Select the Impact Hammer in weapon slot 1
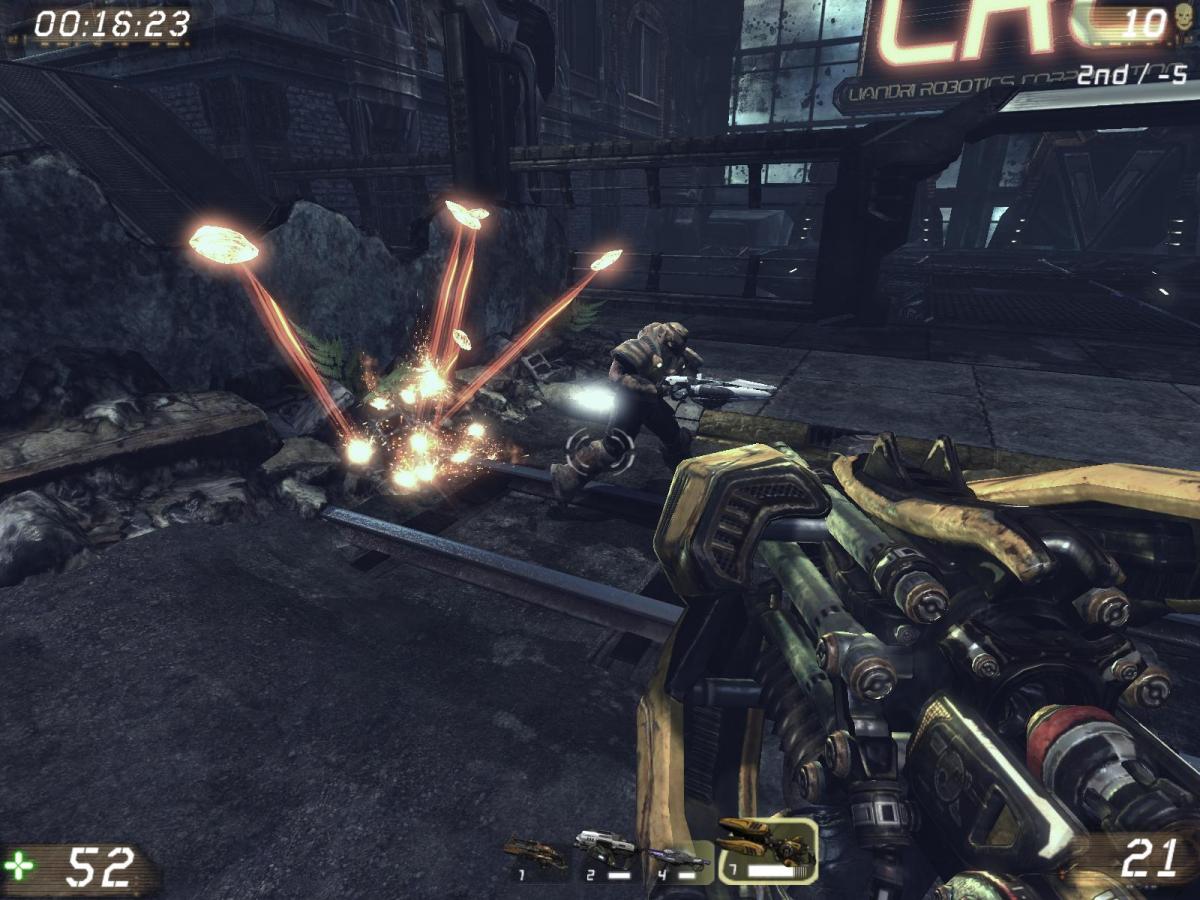 tap(534, 857)
